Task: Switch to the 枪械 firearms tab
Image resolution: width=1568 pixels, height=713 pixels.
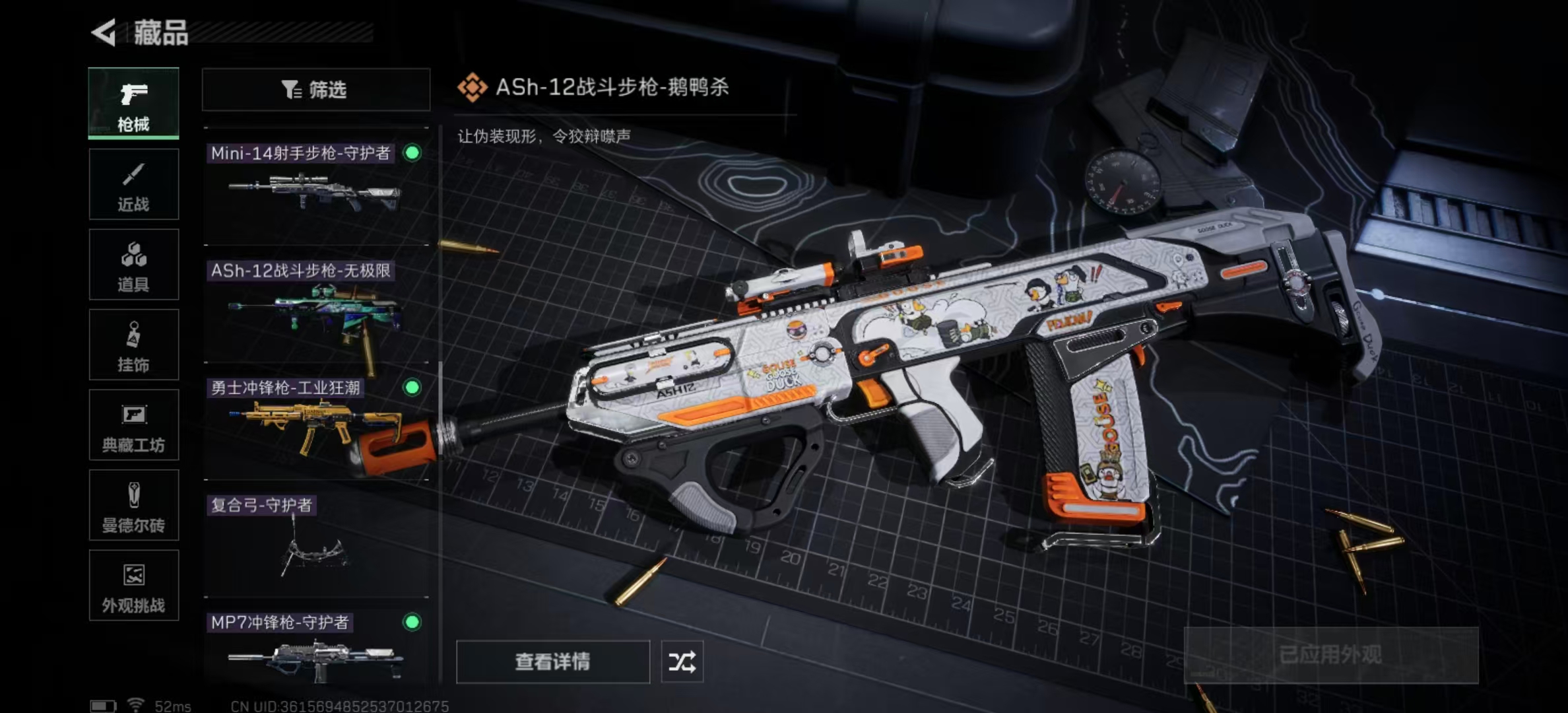Action: click(x=133, y=104)
